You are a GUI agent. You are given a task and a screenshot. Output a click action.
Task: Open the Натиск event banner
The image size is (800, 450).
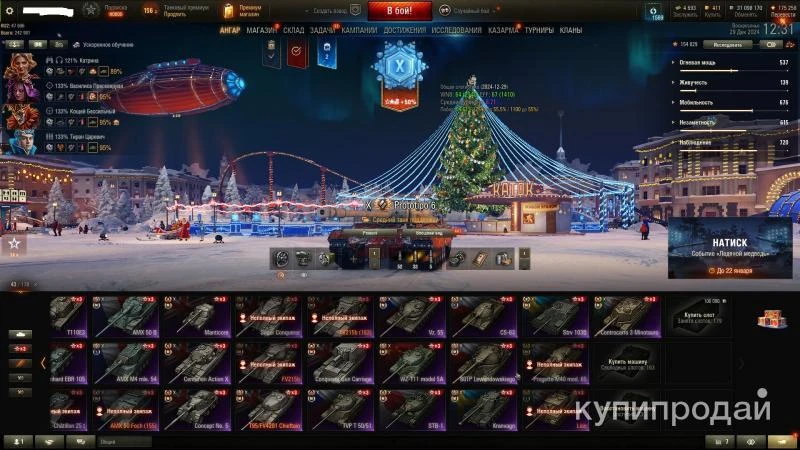[x=729, y=250]
